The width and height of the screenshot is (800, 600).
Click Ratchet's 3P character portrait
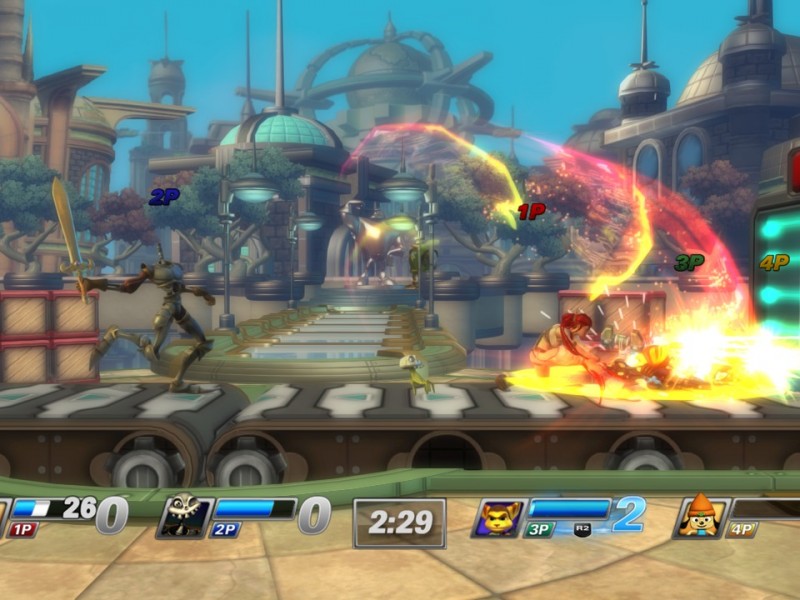pyautogui.click(x=499, y=516)
